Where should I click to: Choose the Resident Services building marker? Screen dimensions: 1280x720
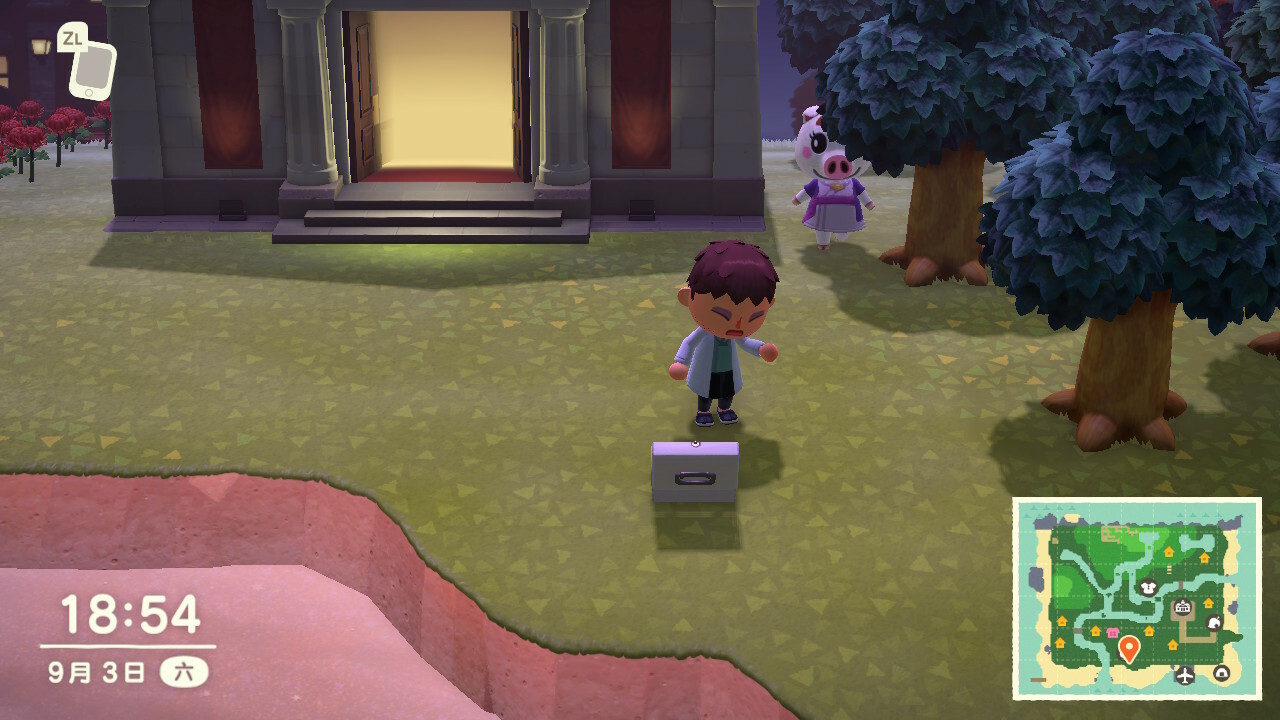pyautogui.click(x=1183, y=606)
